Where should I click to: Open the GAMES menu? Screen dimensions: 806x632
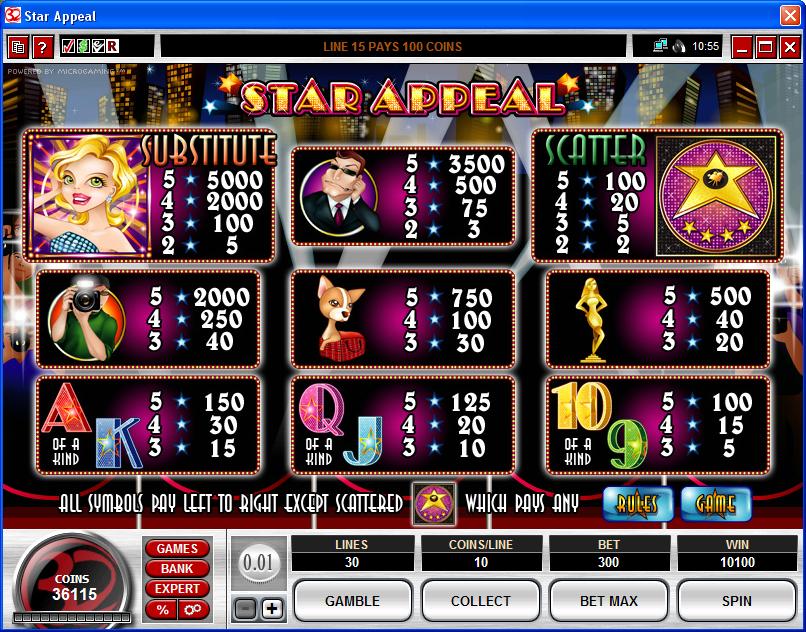click(177, 549)
